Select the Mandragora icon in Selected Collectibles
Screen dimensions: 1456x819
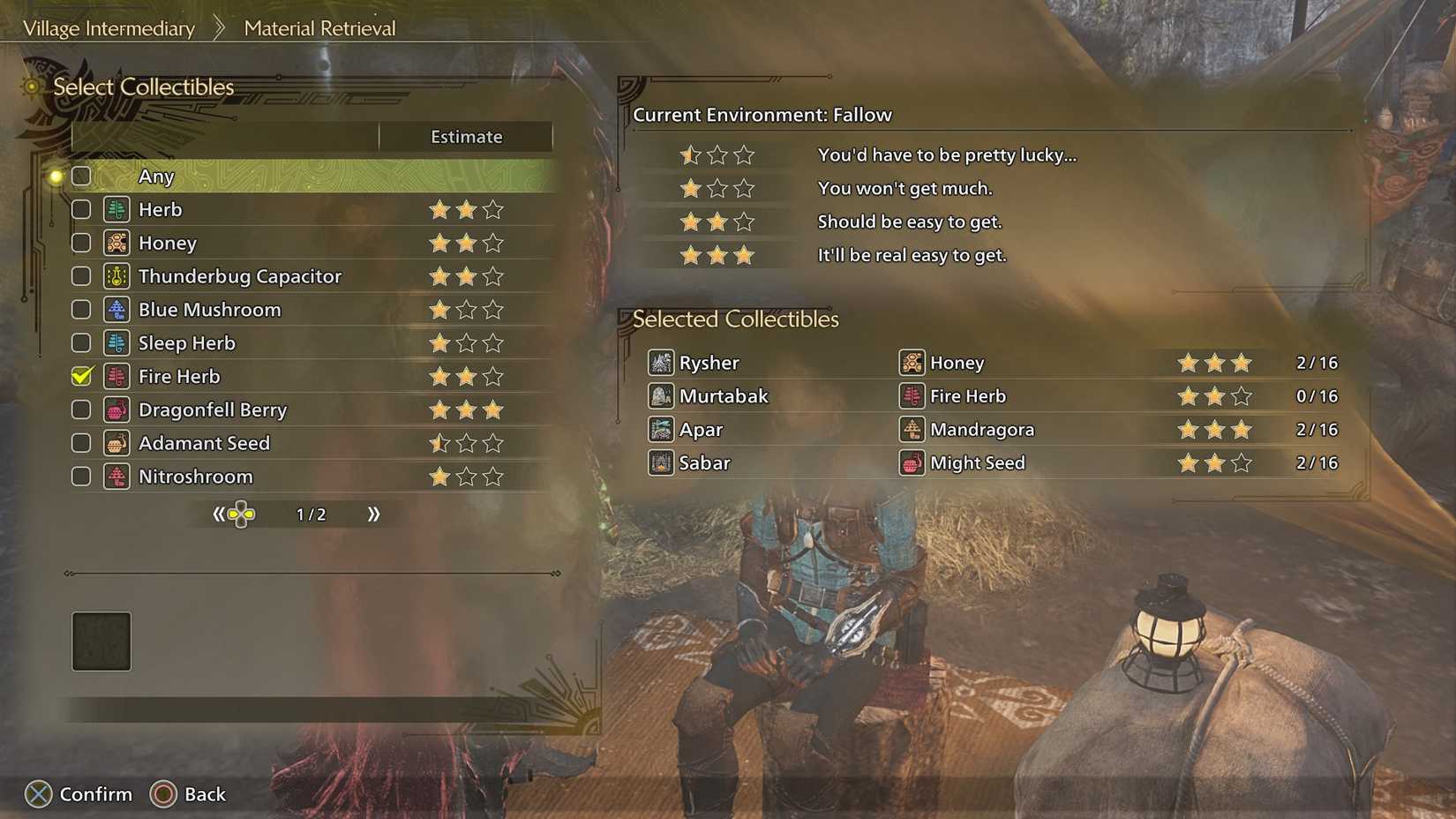[912, 430]
